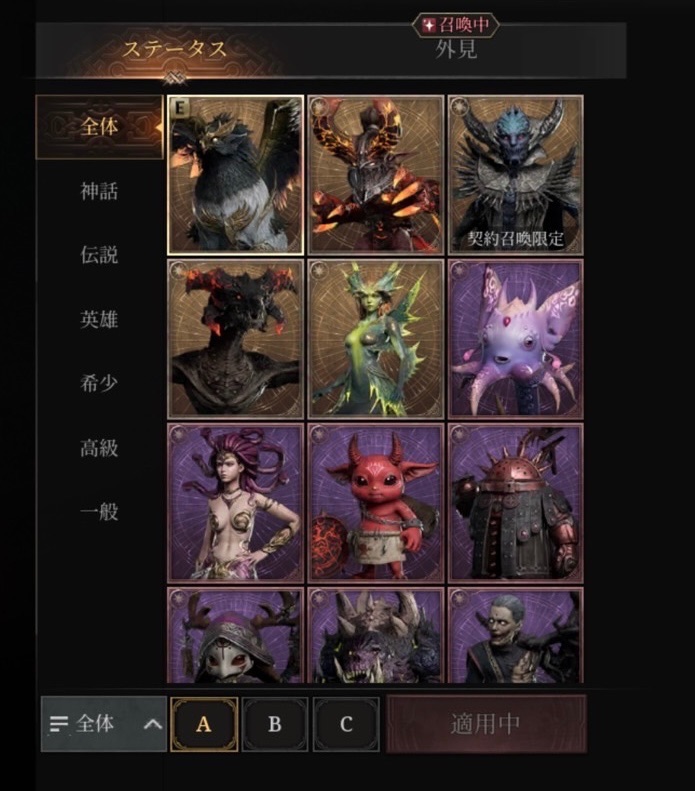Select the equipped griffin summon card
This screenshot has height=791, width=695.
(236, 175)
